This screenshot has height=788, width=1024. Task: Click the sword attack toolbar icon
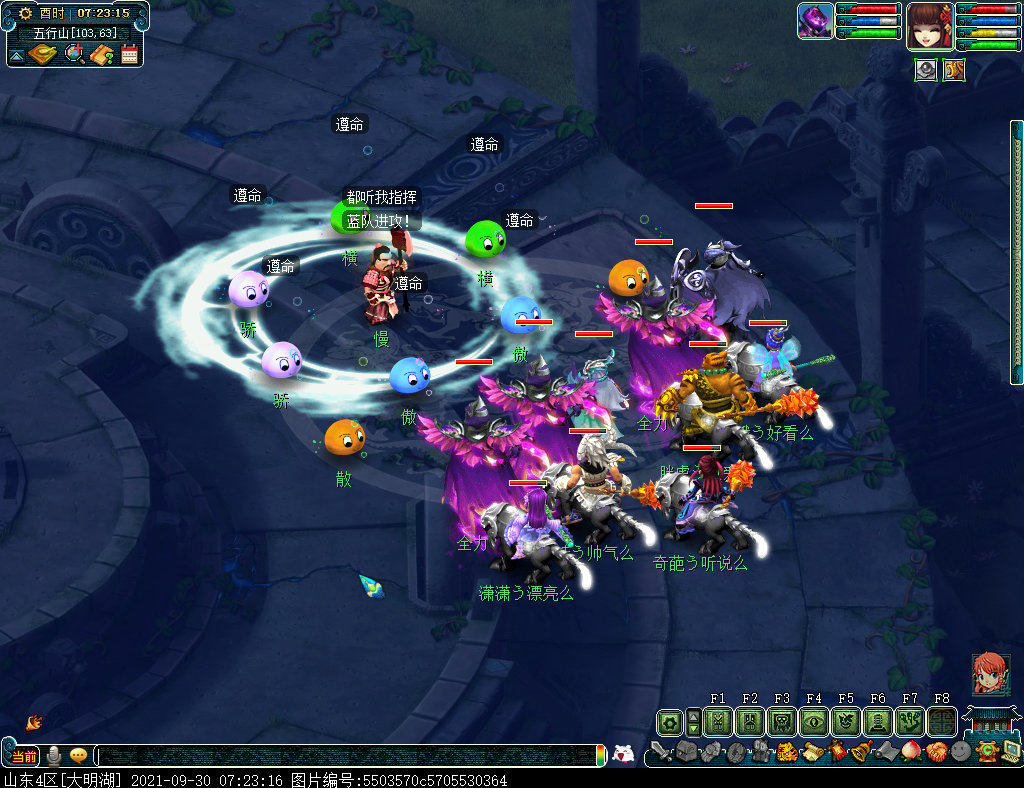pyautogui.click(x=660, y=752)
